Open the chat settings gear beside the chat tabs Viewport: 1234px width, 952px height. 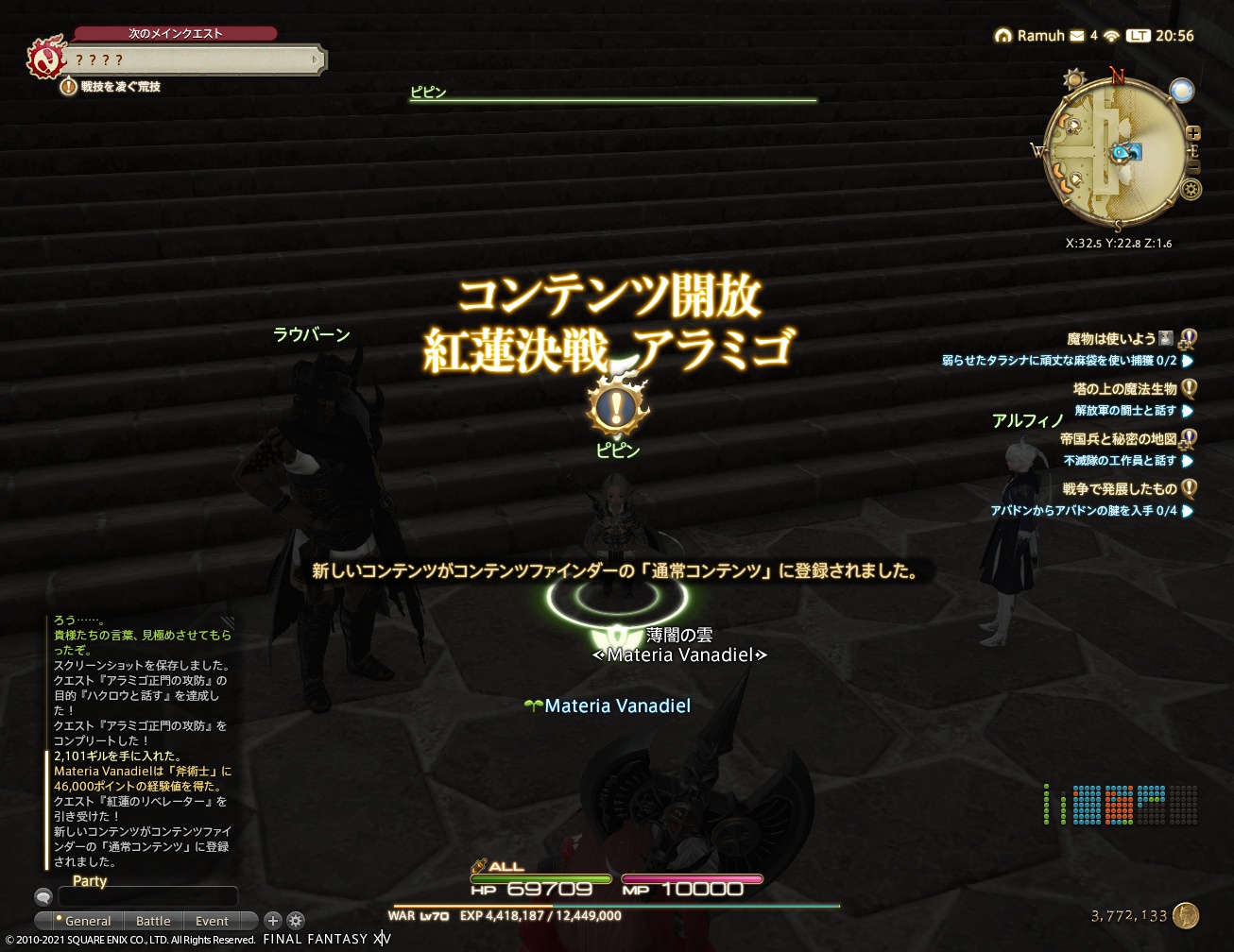click(x=296, y=921)
